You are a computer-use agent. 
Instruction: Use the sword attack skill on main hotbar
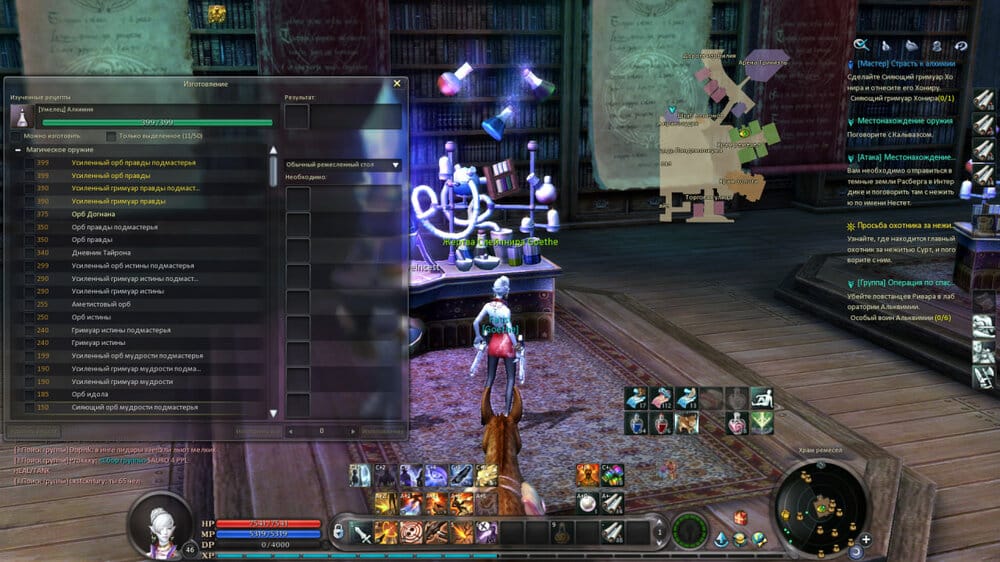coord(360,532)
